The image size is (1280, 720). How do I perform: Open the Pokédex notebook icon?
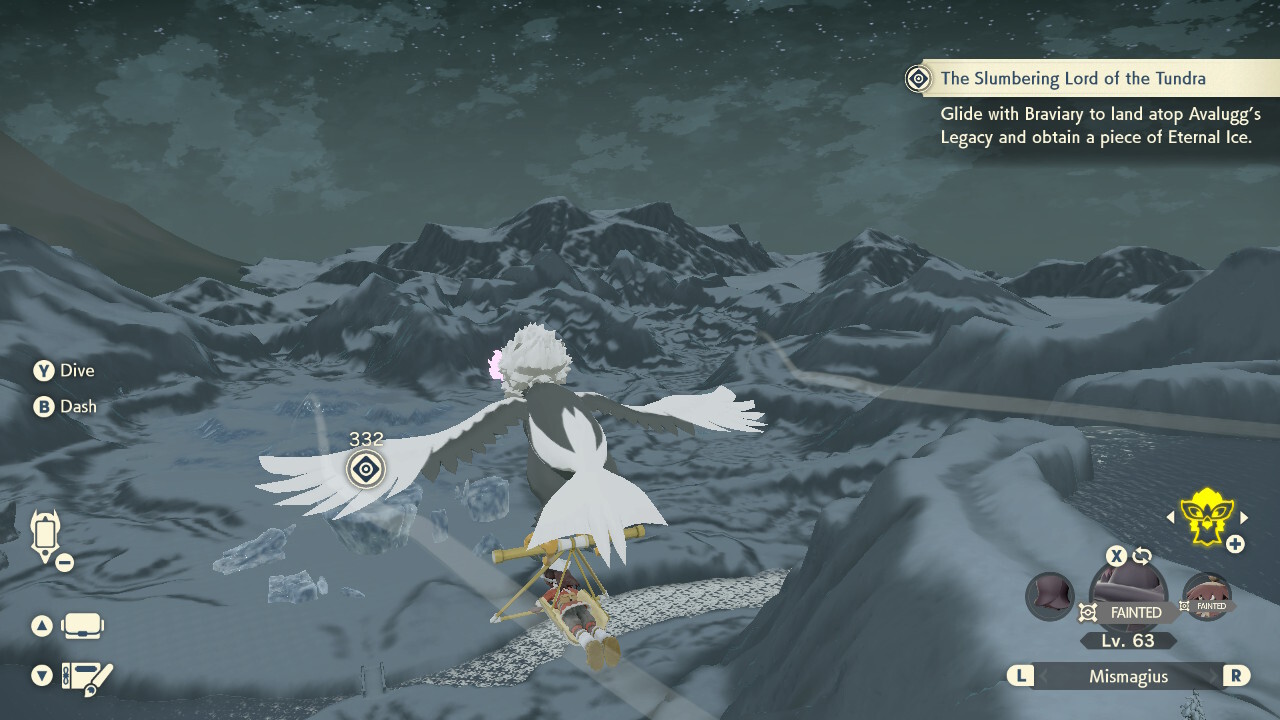coord(87,677)
